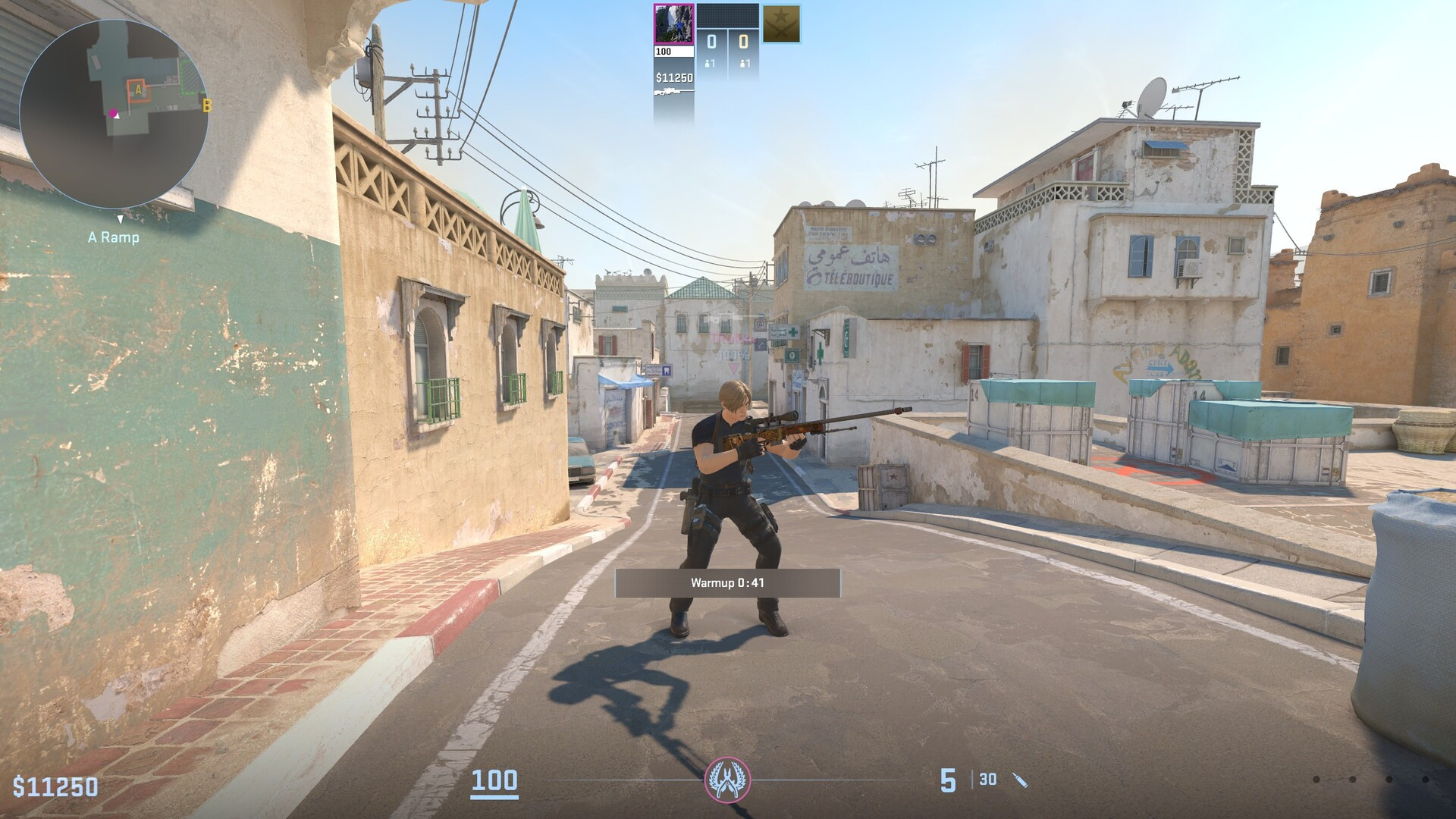Click the reserve ammo 30 readout

pyautogui.click(x=987, y=780)
